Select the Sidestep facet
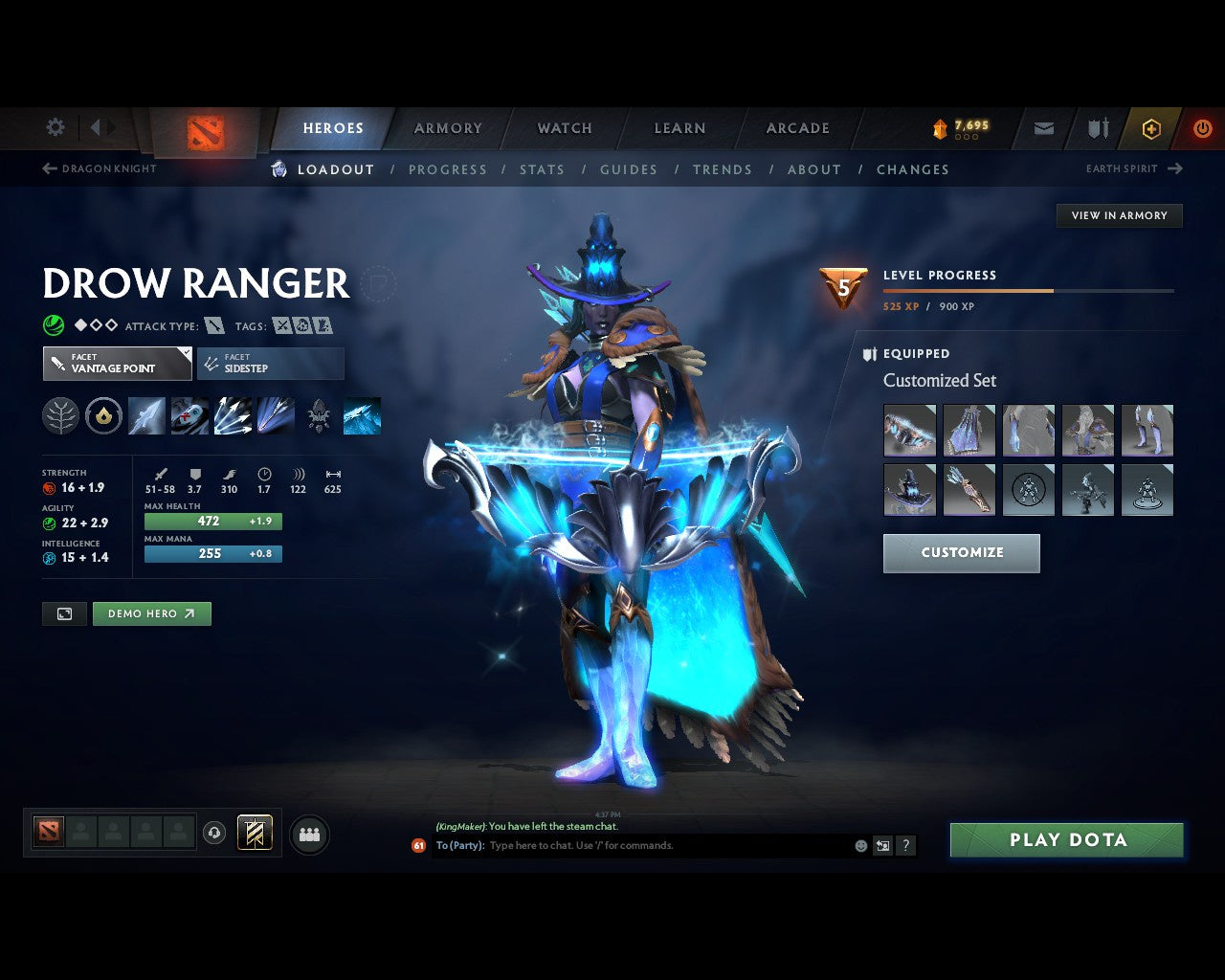Image resolution: width=1225 pixels, height=980 pixels. pos(270,364)
